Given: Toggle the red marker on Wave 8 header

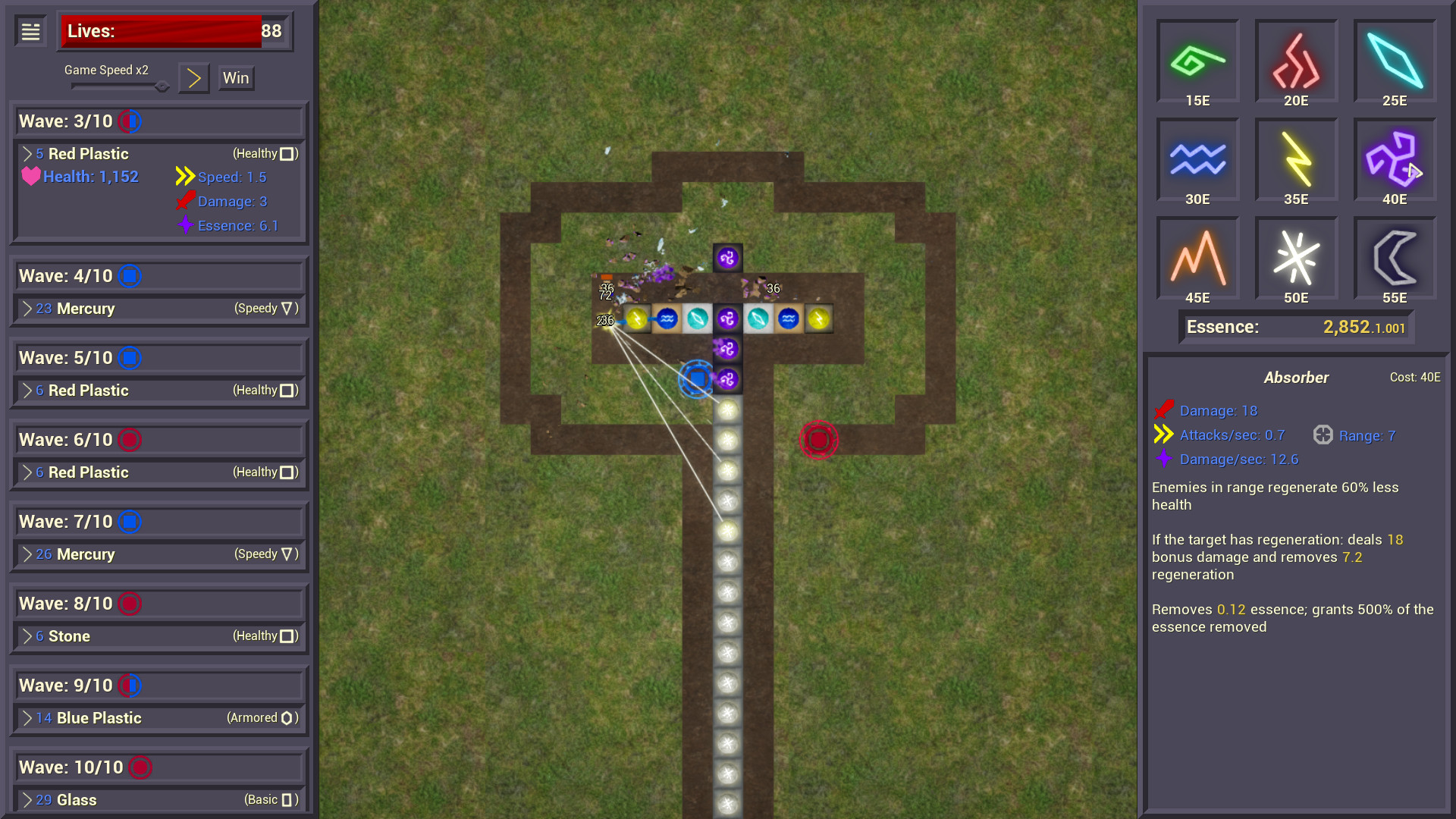Looking at the screenshot, I should 130,604.
